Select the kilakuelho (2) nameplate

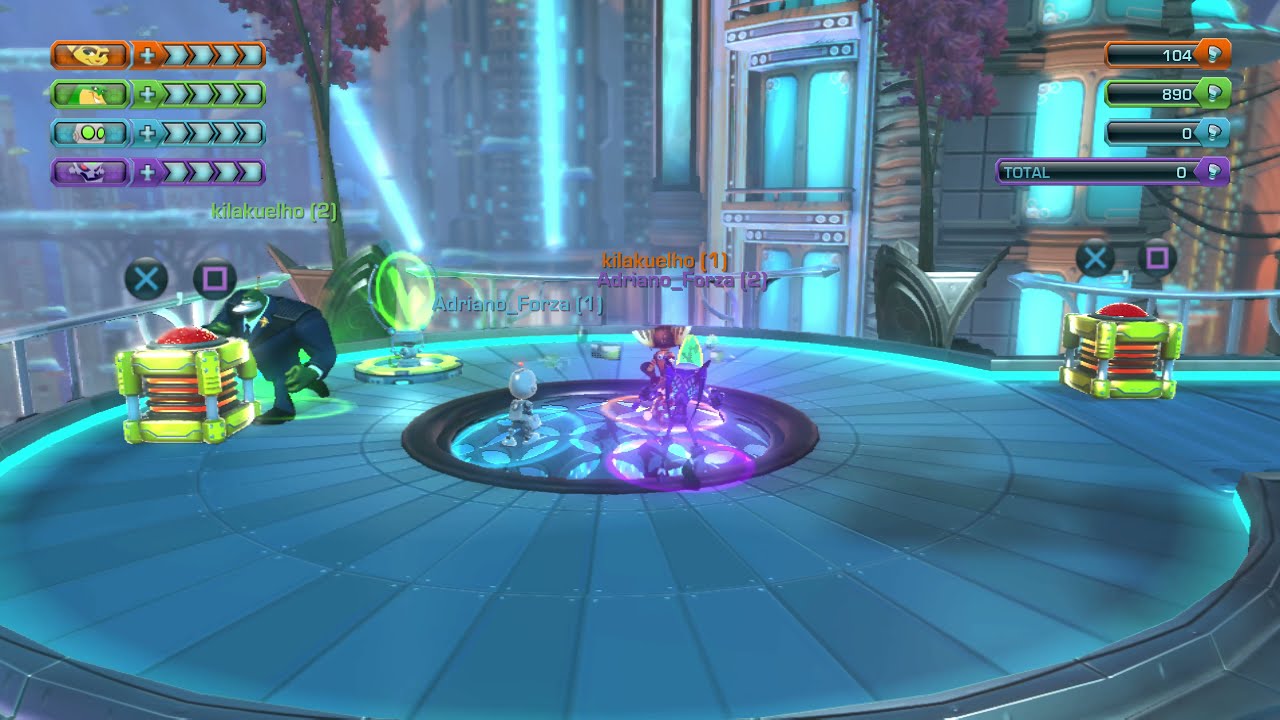(x=274, y=212)
